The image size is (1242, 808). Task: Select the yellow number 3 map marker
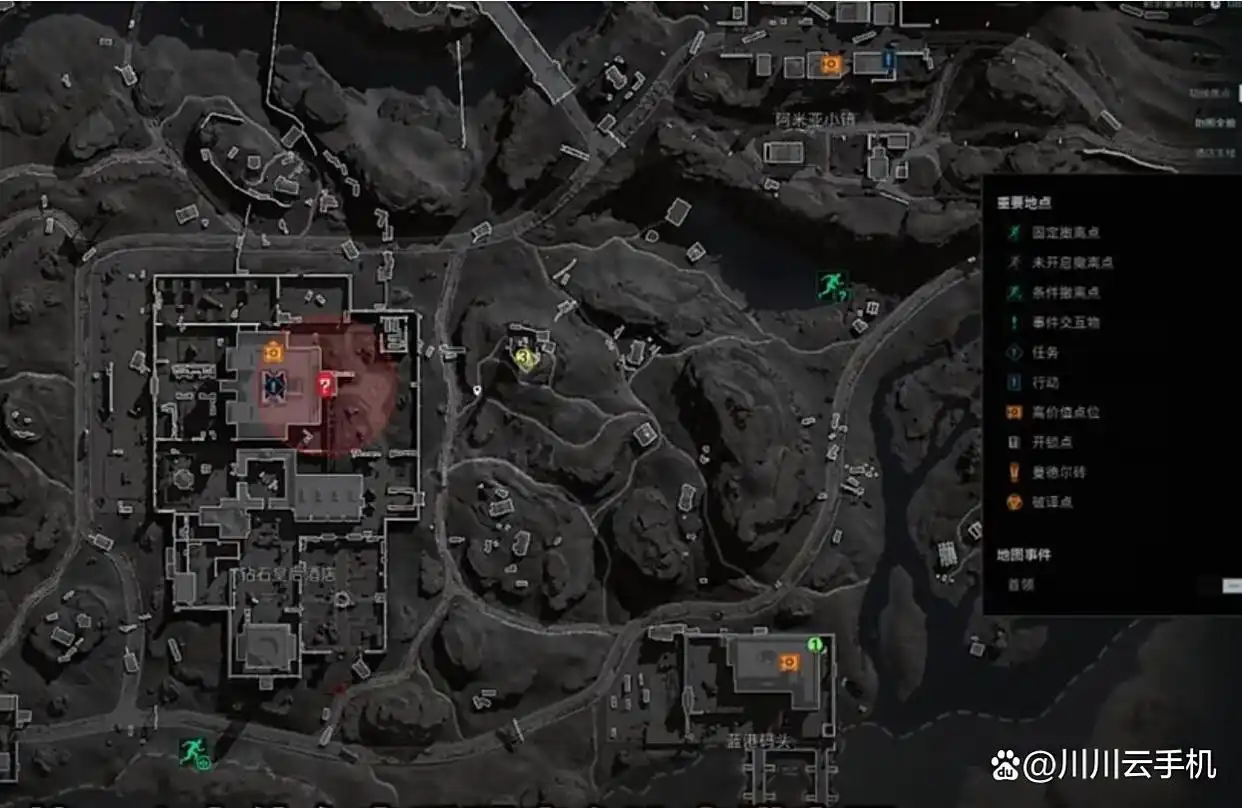(523, 355)
